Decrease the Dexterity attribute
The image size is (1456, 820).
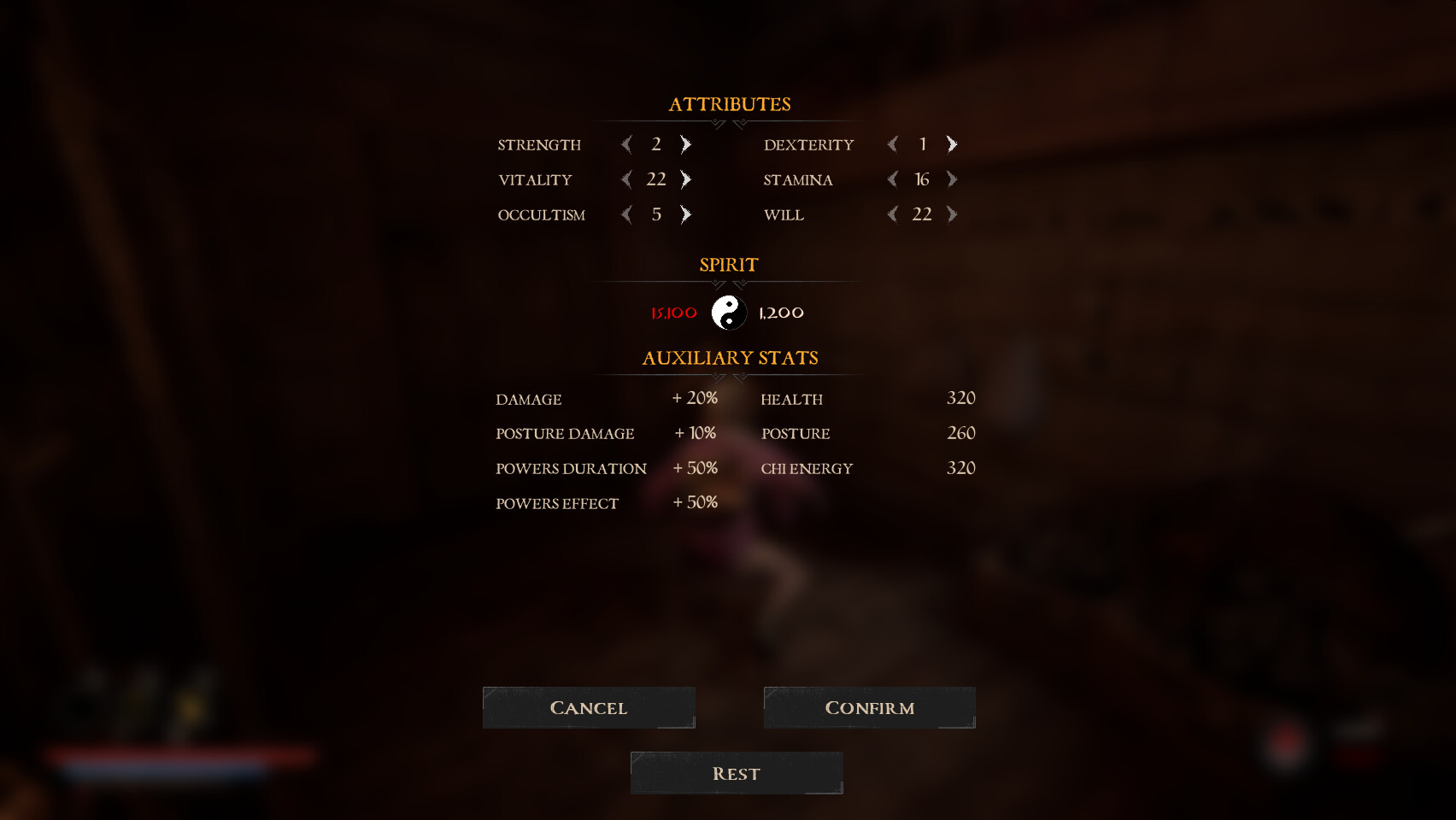(x=891, y=144)
